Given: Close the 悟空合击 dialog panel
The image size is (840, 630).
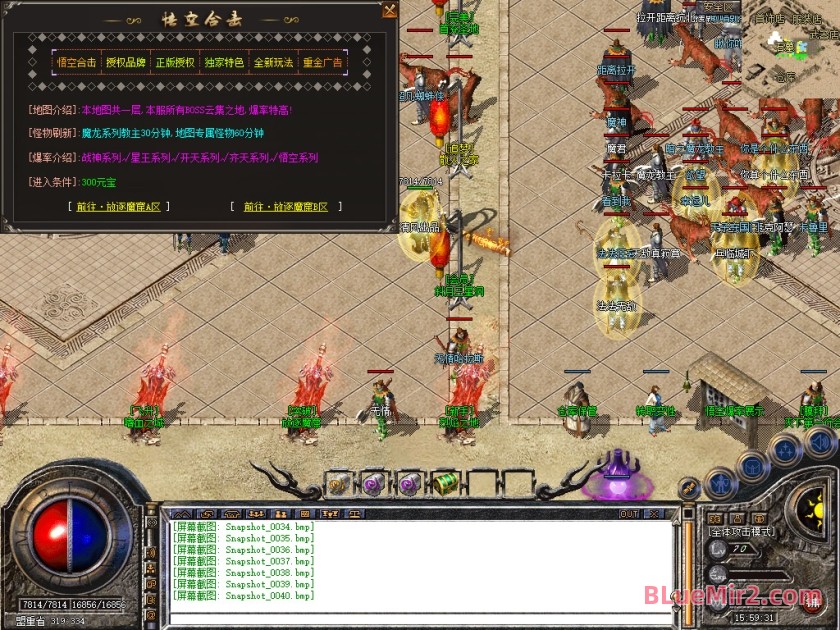Looking at the screenshot, I should (x=390, y=10).
